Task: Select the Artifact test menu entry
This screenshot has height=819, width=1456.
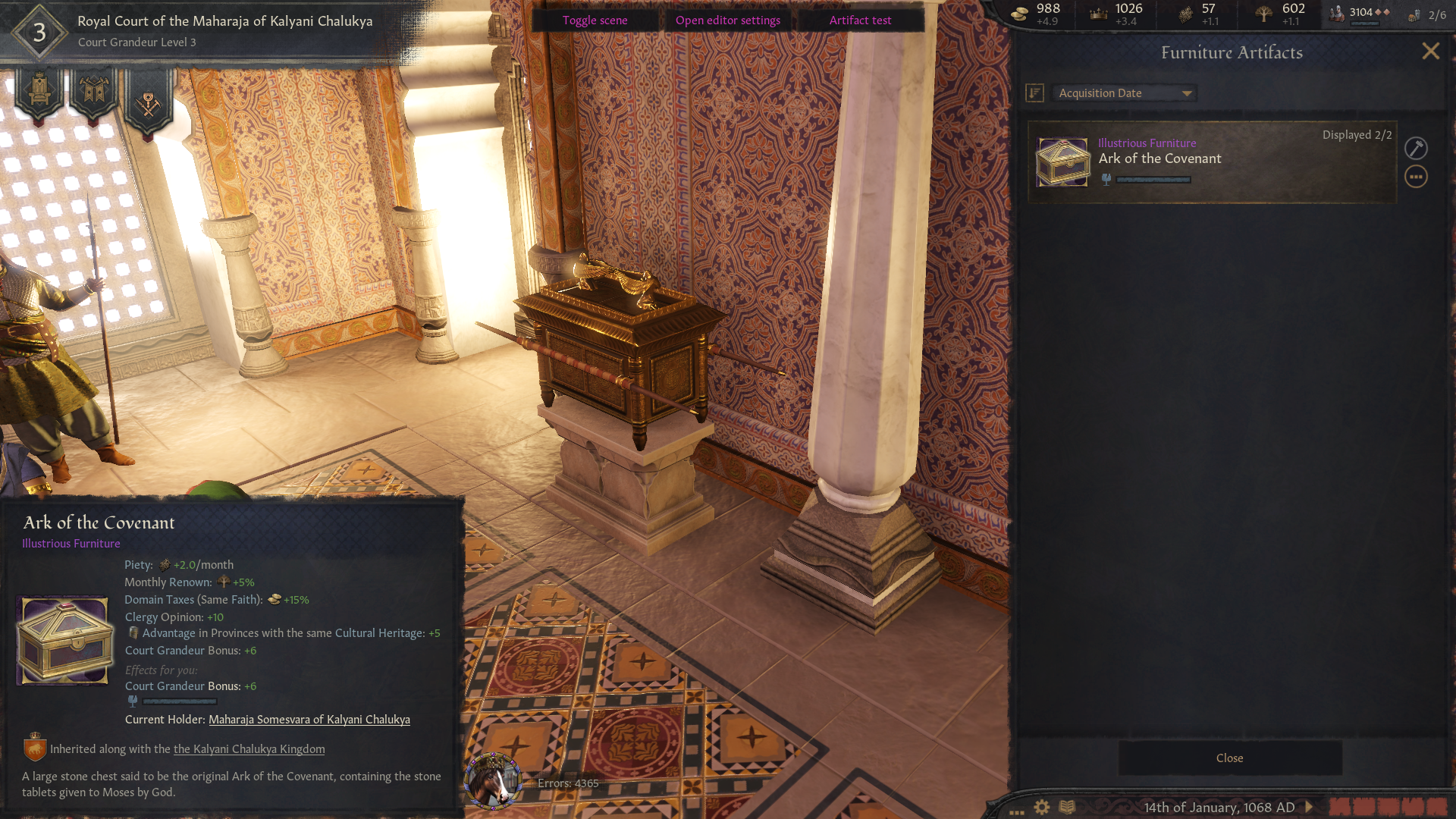Action: click(860, 20)
